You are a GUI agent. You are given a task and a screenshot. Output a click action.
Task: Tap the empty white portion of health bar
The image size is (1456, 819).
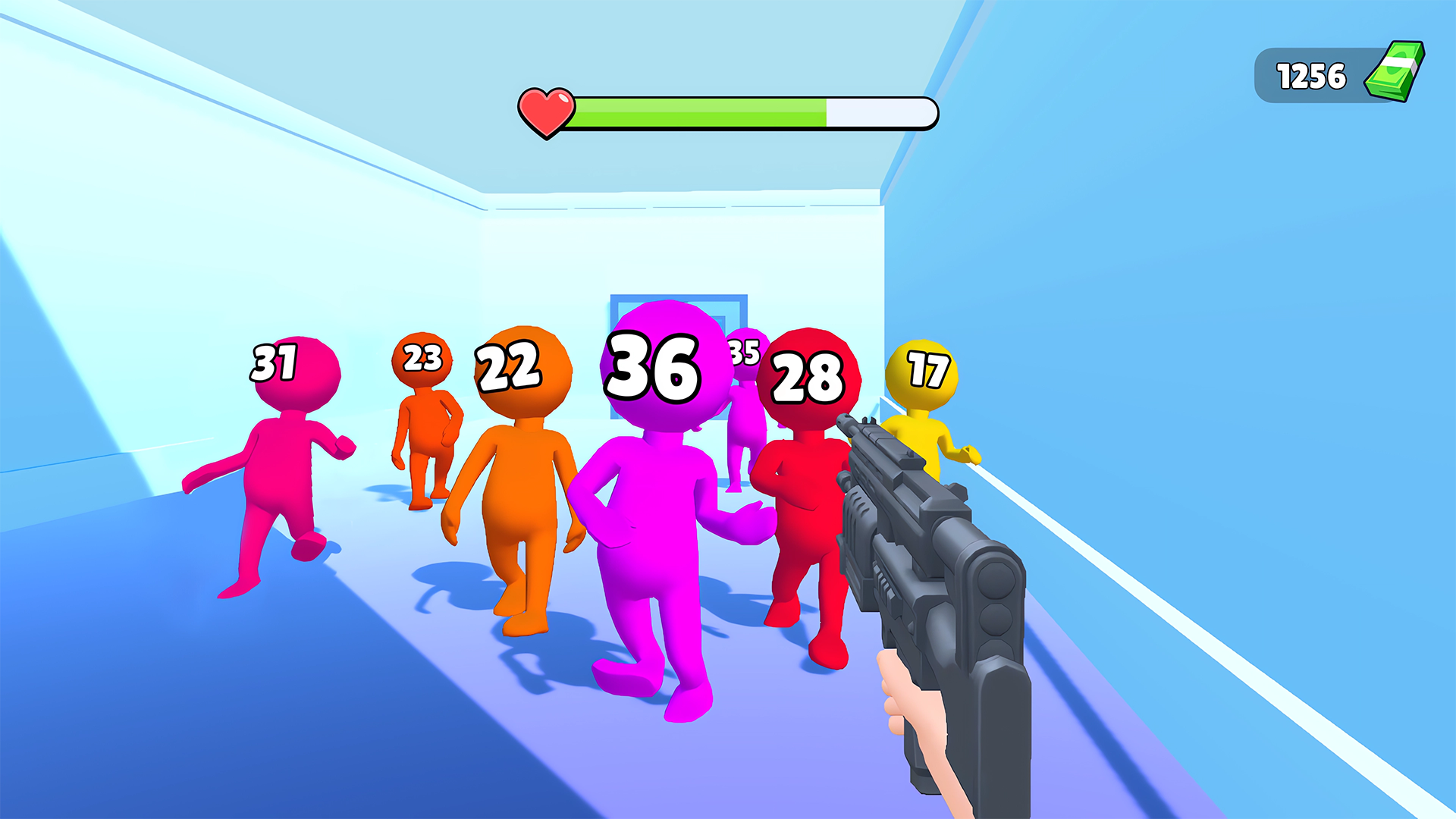(x=880, y=111)
